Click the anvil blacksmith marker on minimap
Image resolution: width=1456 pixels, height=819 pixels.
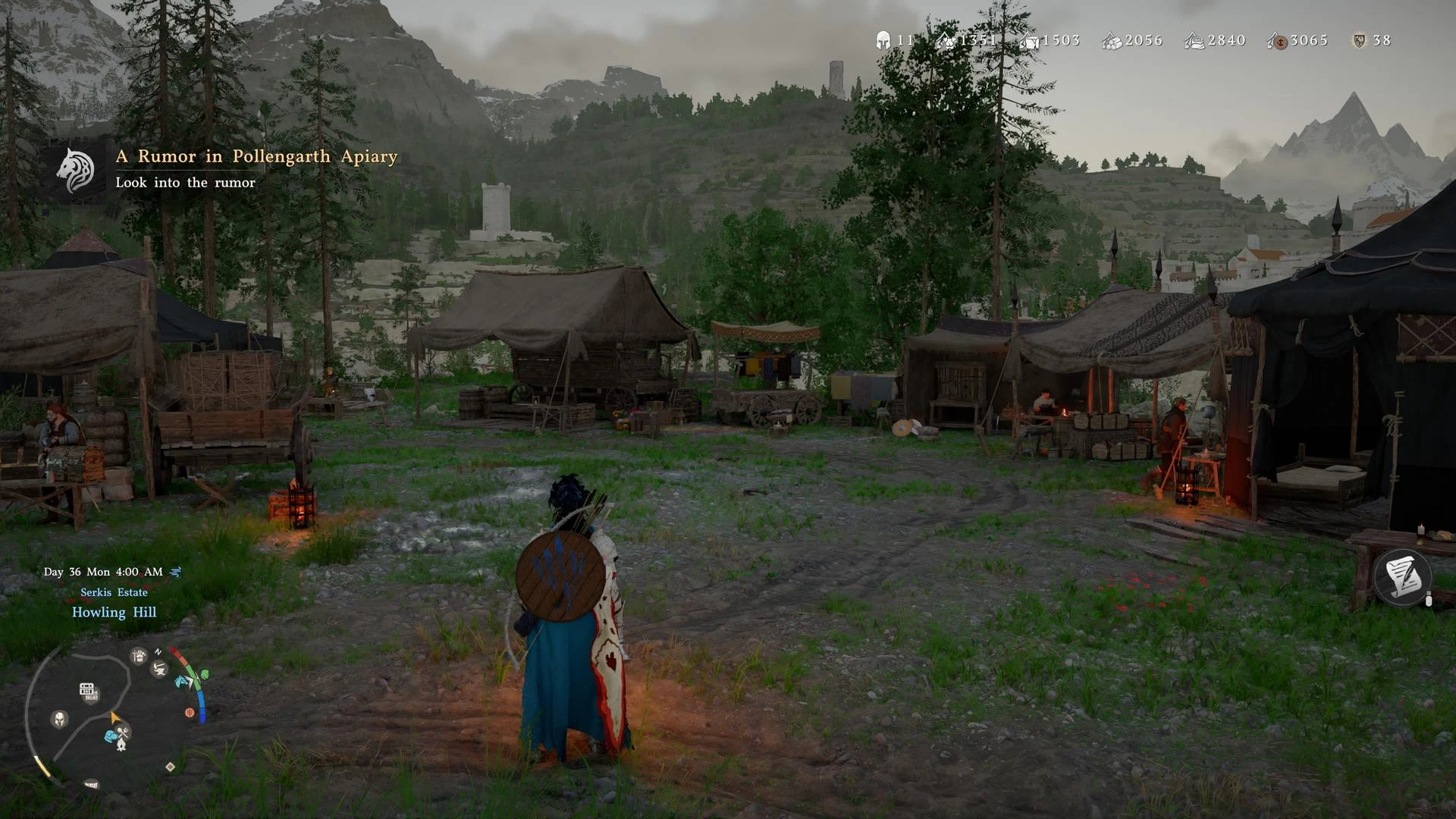pyautogui.click(x=159, y=668)
